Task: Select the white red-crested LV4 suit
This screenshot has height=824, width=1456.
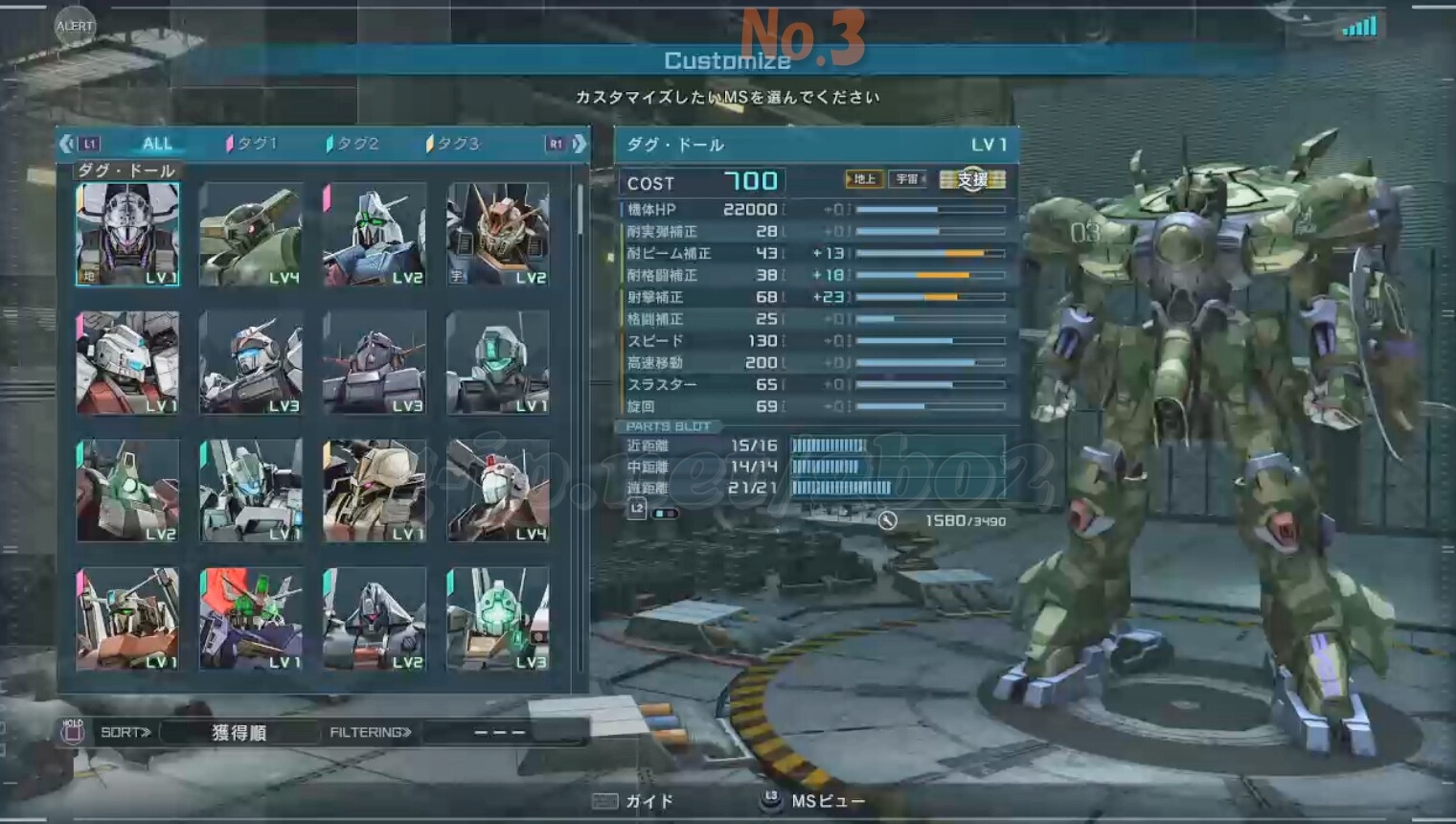Action: pyautogui.click(x=498, y=491)
